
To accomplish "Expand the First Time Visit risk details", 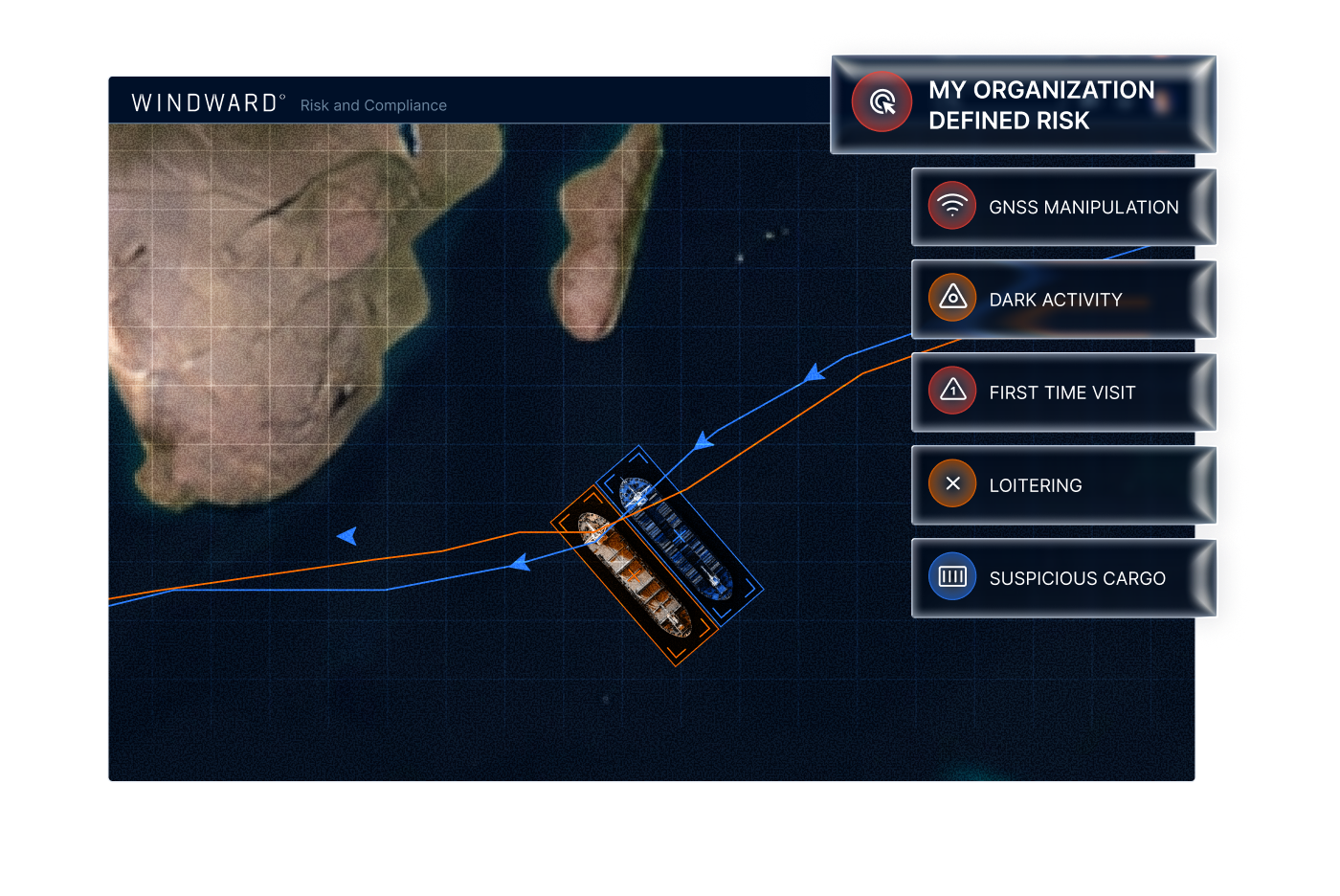I will coord(1064,391).
